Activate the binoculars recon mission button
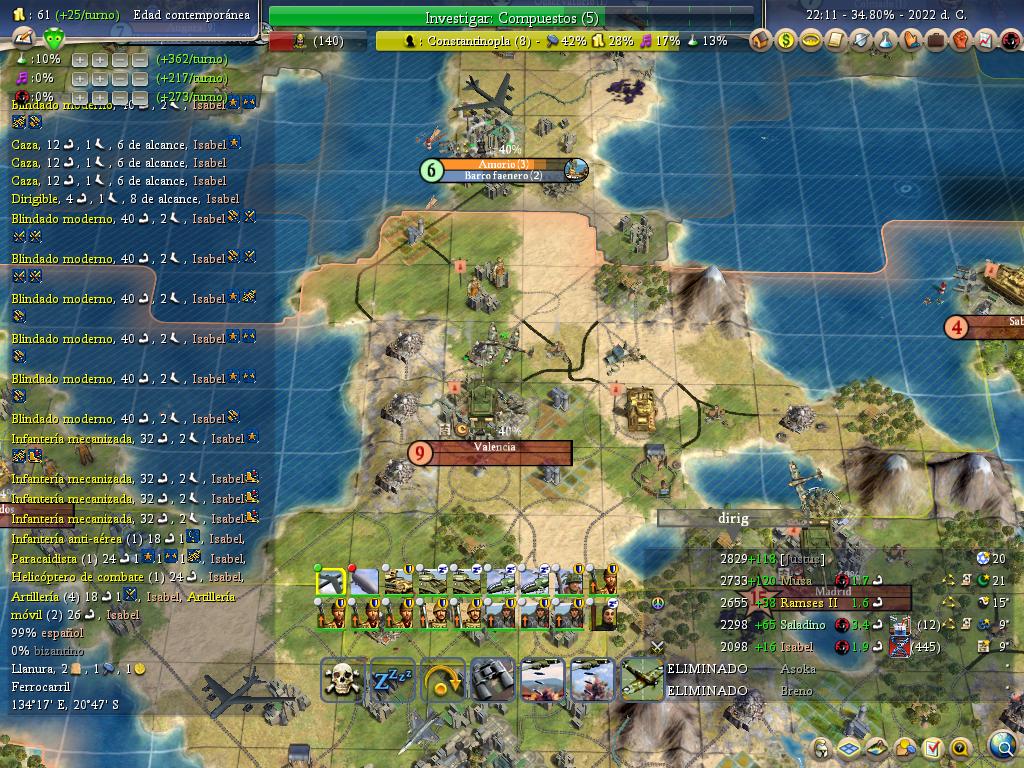This screenshot has width=1024, height=768. point(492,680)
